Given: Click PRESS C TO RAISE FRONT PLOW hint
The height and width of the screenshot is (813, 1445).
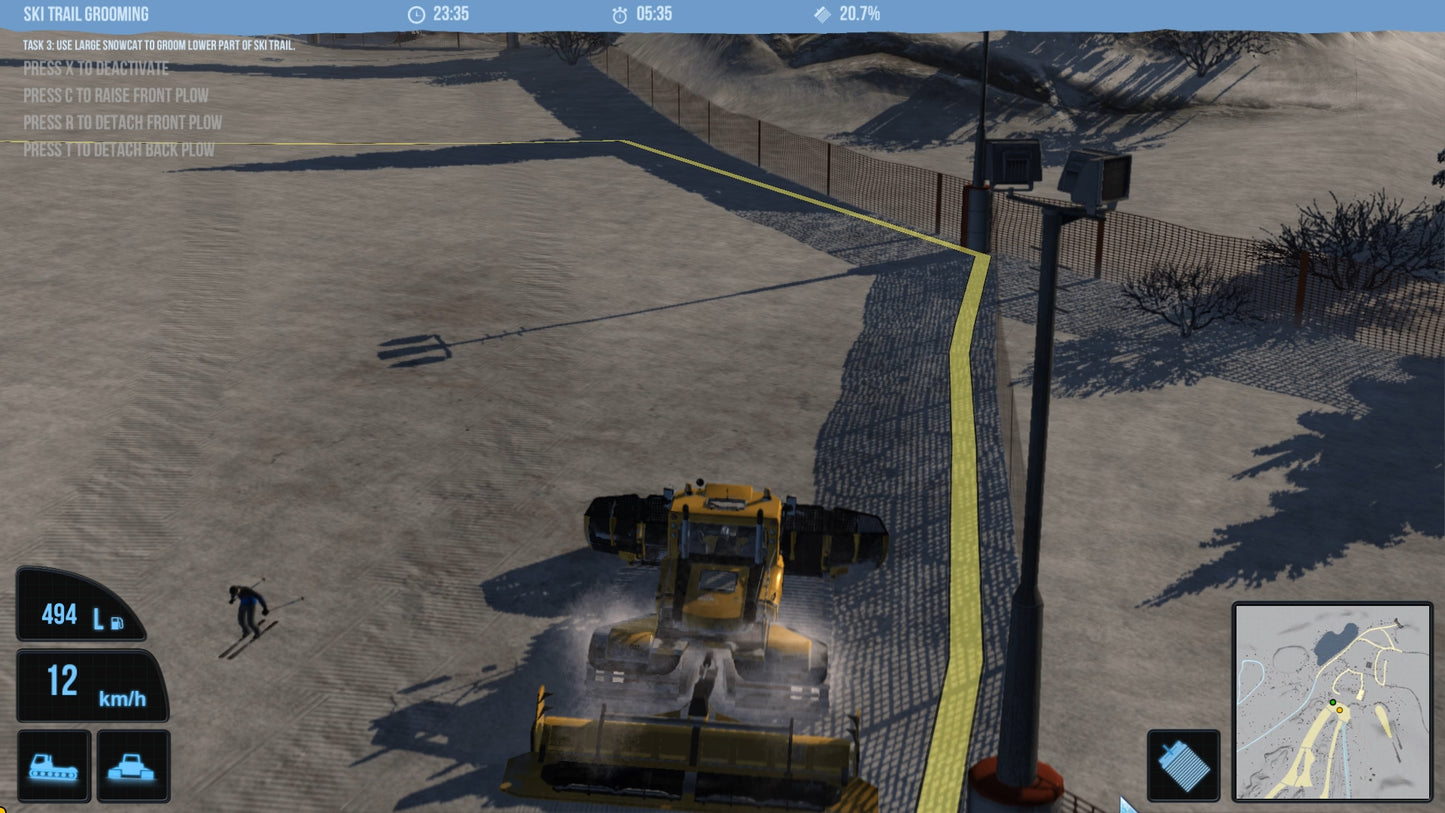Looking at the screenshot, I should pos(115,95).
